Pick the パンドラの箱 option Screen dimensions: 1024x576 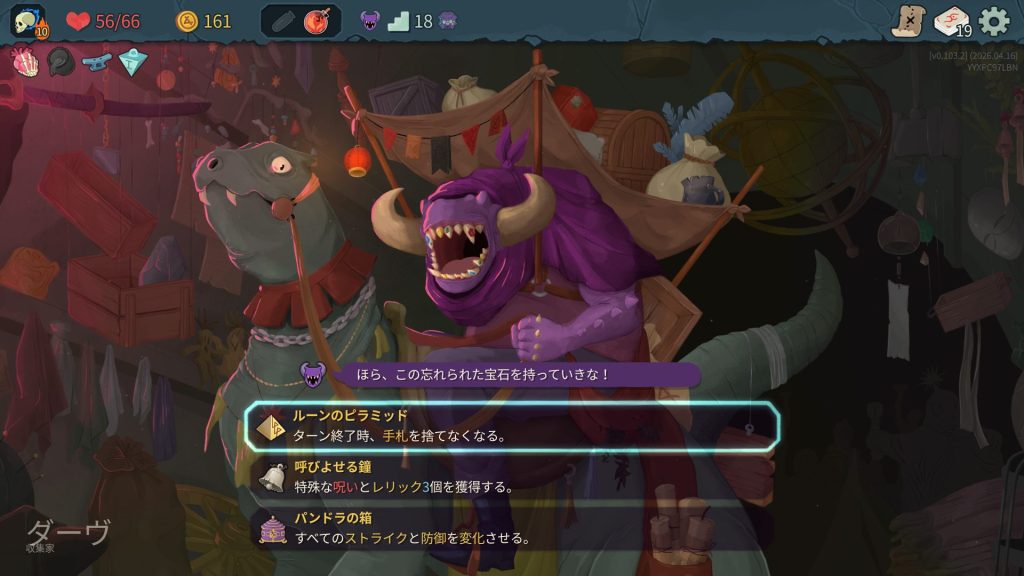tap(512, 528)
